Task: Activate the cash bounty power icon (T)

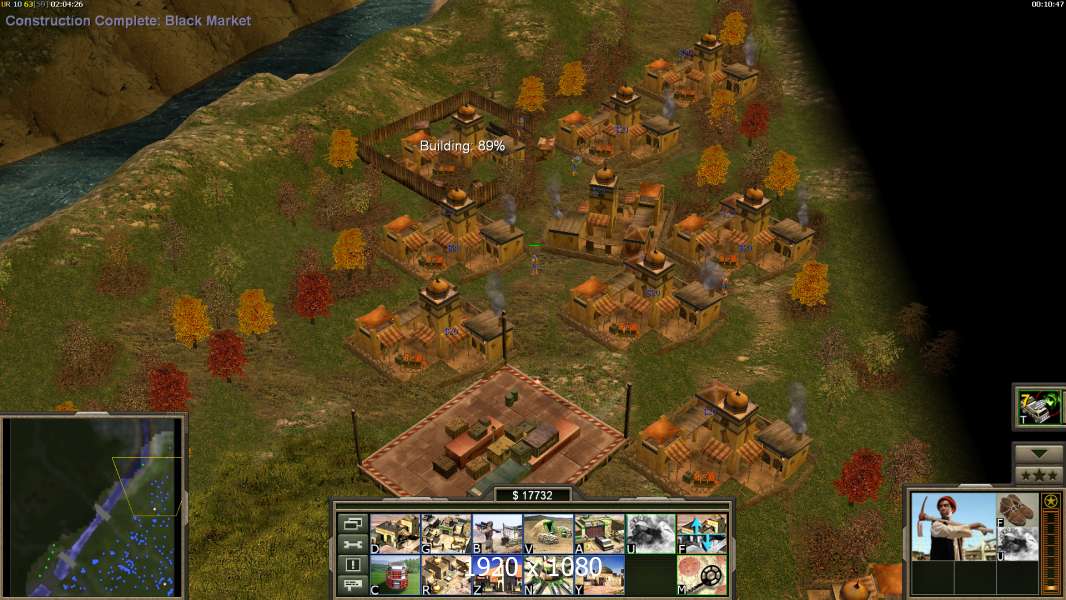Action: point(1039,407)
